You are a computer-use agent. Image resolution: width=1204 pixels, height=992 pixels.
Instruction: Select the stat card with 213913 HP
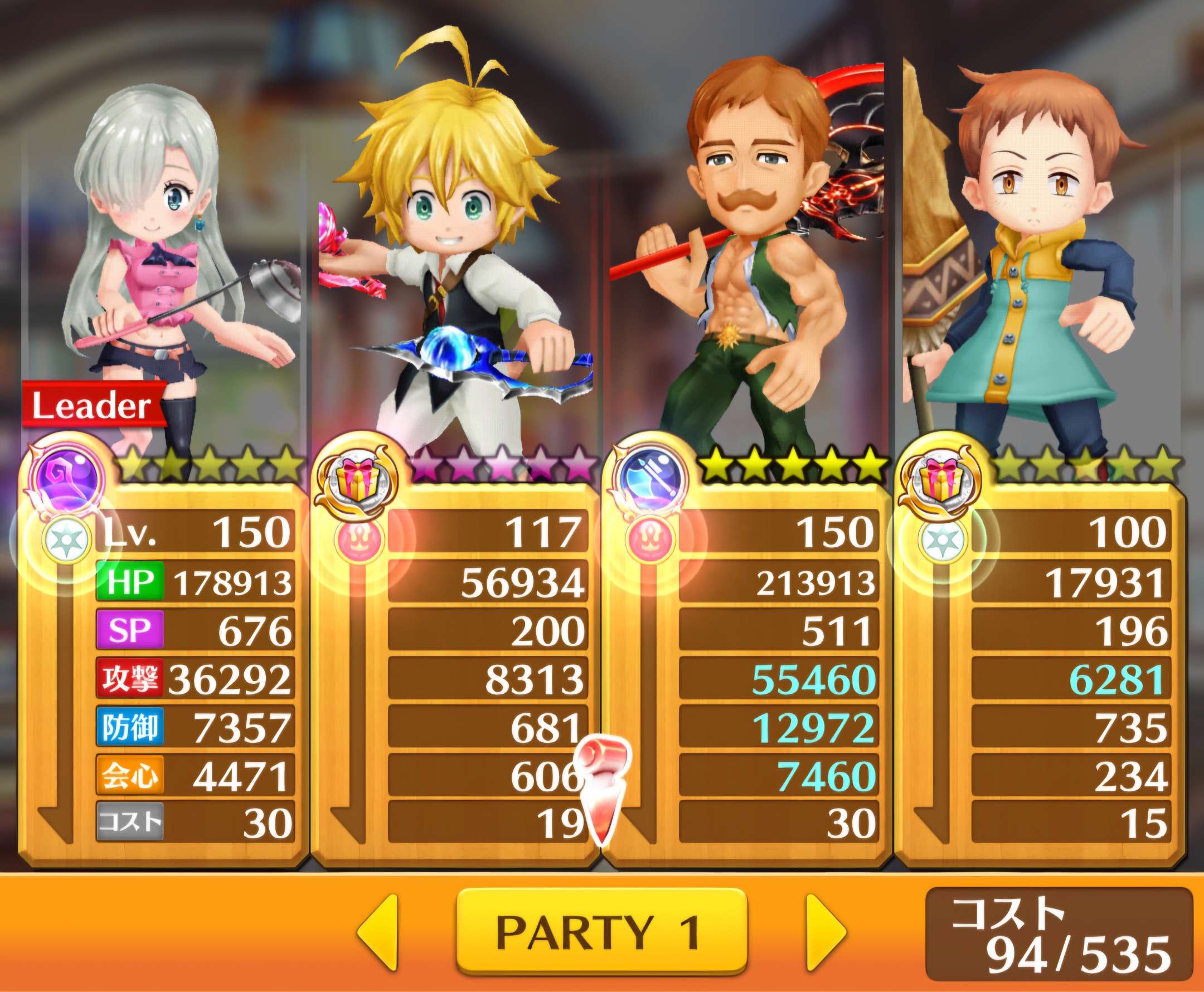[x=749, y=674]
